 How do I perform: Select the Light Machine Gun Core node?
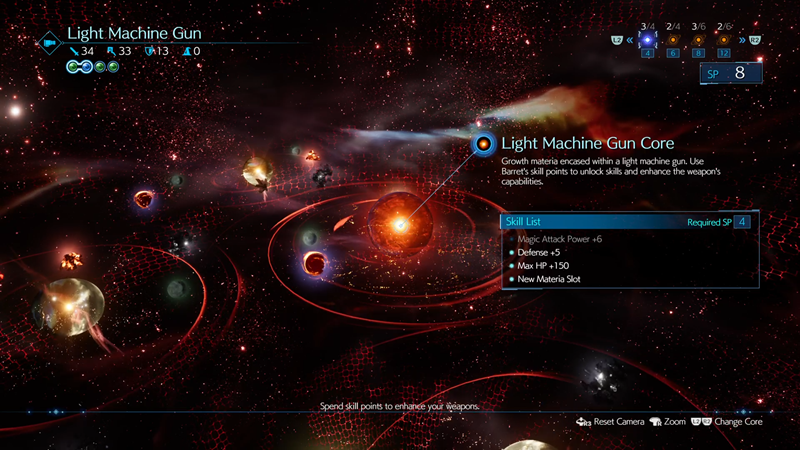484,144
